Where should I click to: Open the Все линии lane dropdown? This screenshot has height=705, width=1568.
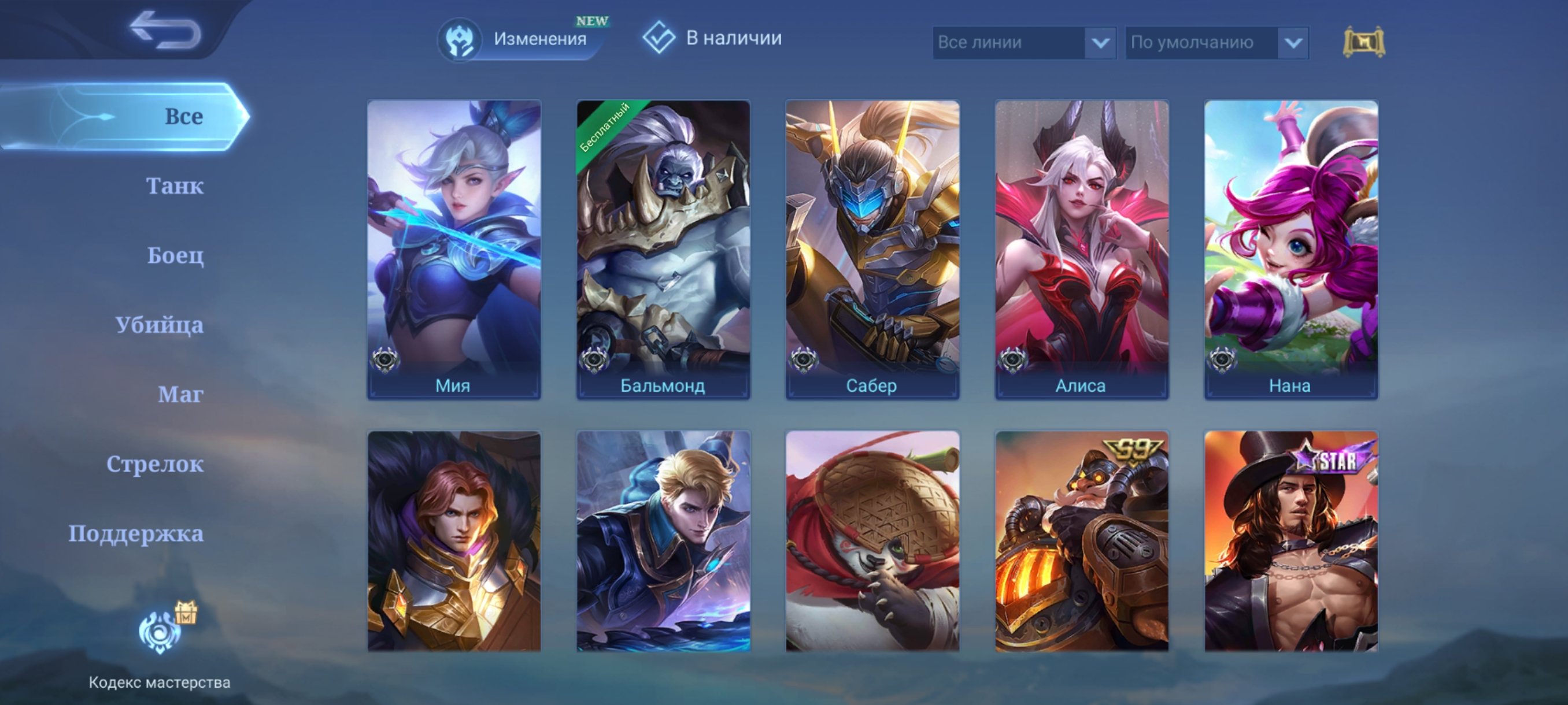coord(1024,43)
